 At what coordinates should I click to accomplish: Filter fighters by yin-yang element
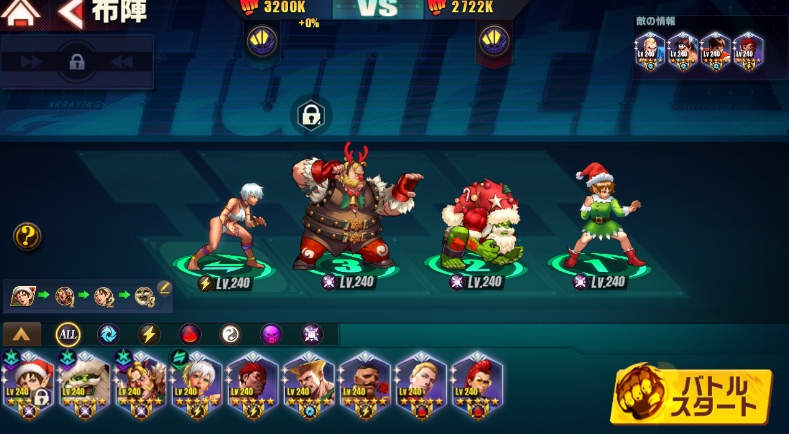click(231, 334)
